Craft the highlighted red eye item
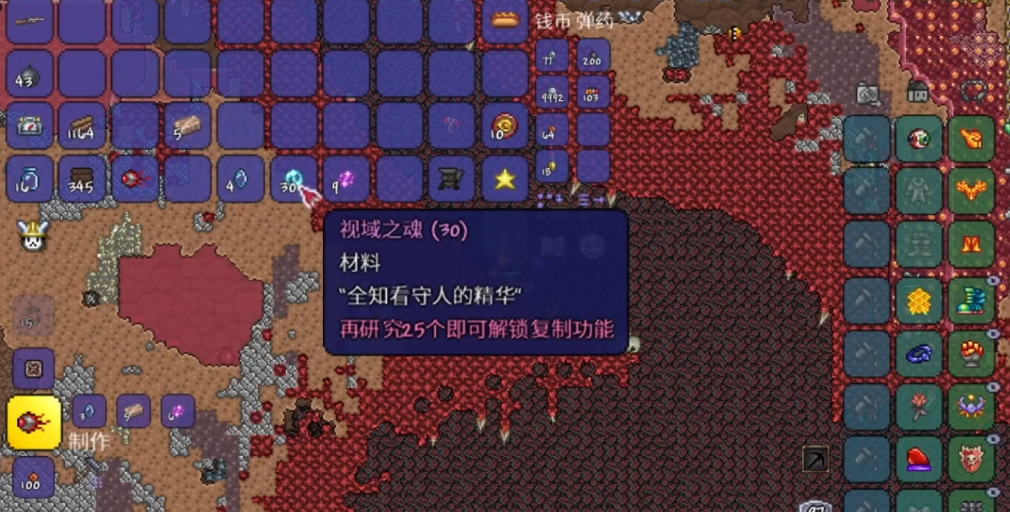 33,421
